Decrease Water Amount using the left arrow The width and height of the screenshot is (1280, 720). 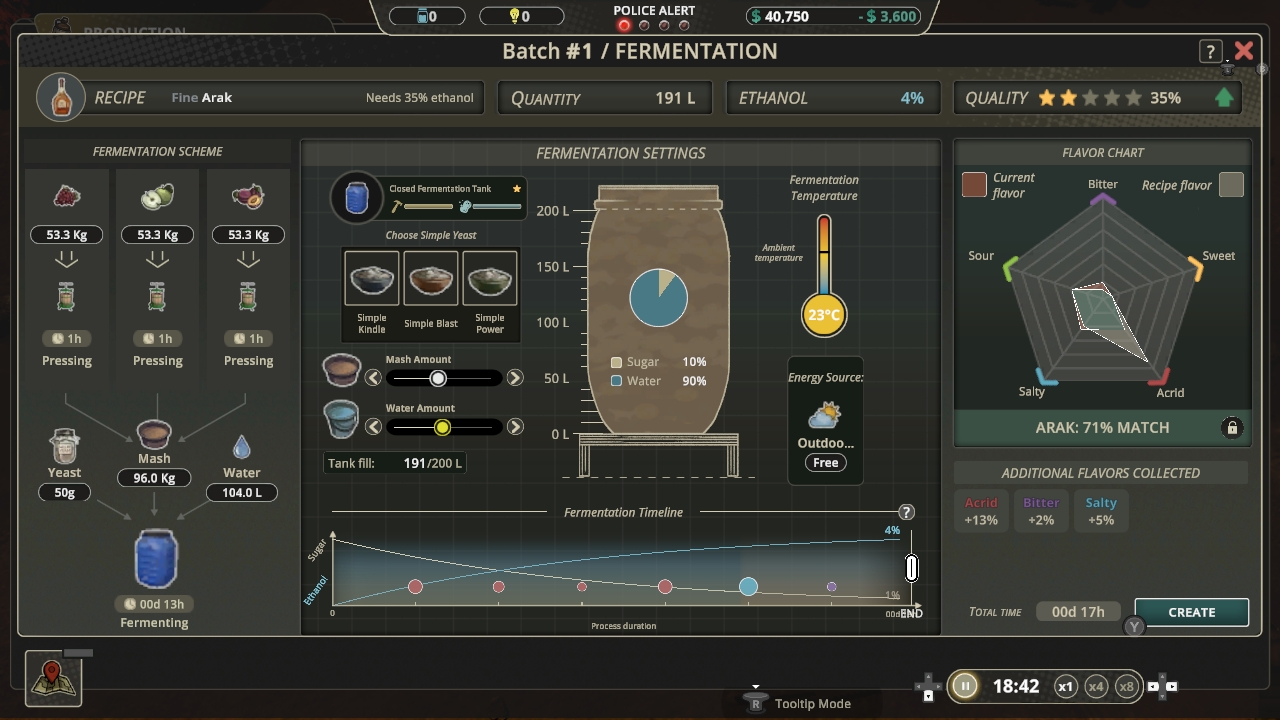(x=374, y=426)
